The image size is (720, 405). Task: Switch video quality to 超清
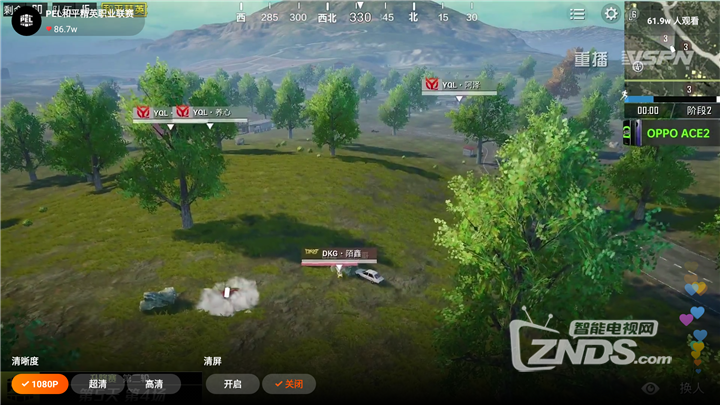tap(98, 384)
